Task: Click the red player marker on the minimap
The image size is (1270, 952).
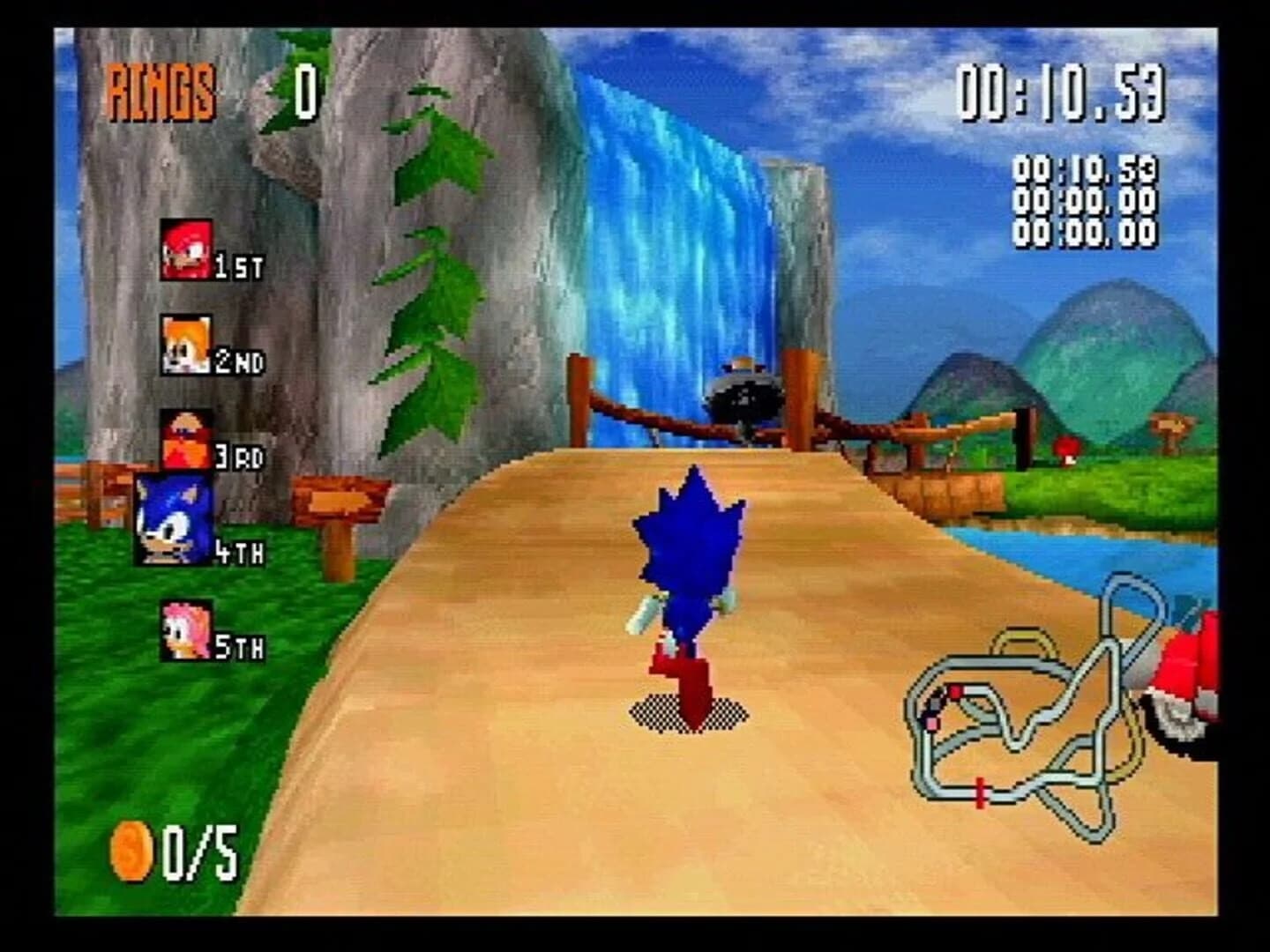Action: click(x=955, y=692)
